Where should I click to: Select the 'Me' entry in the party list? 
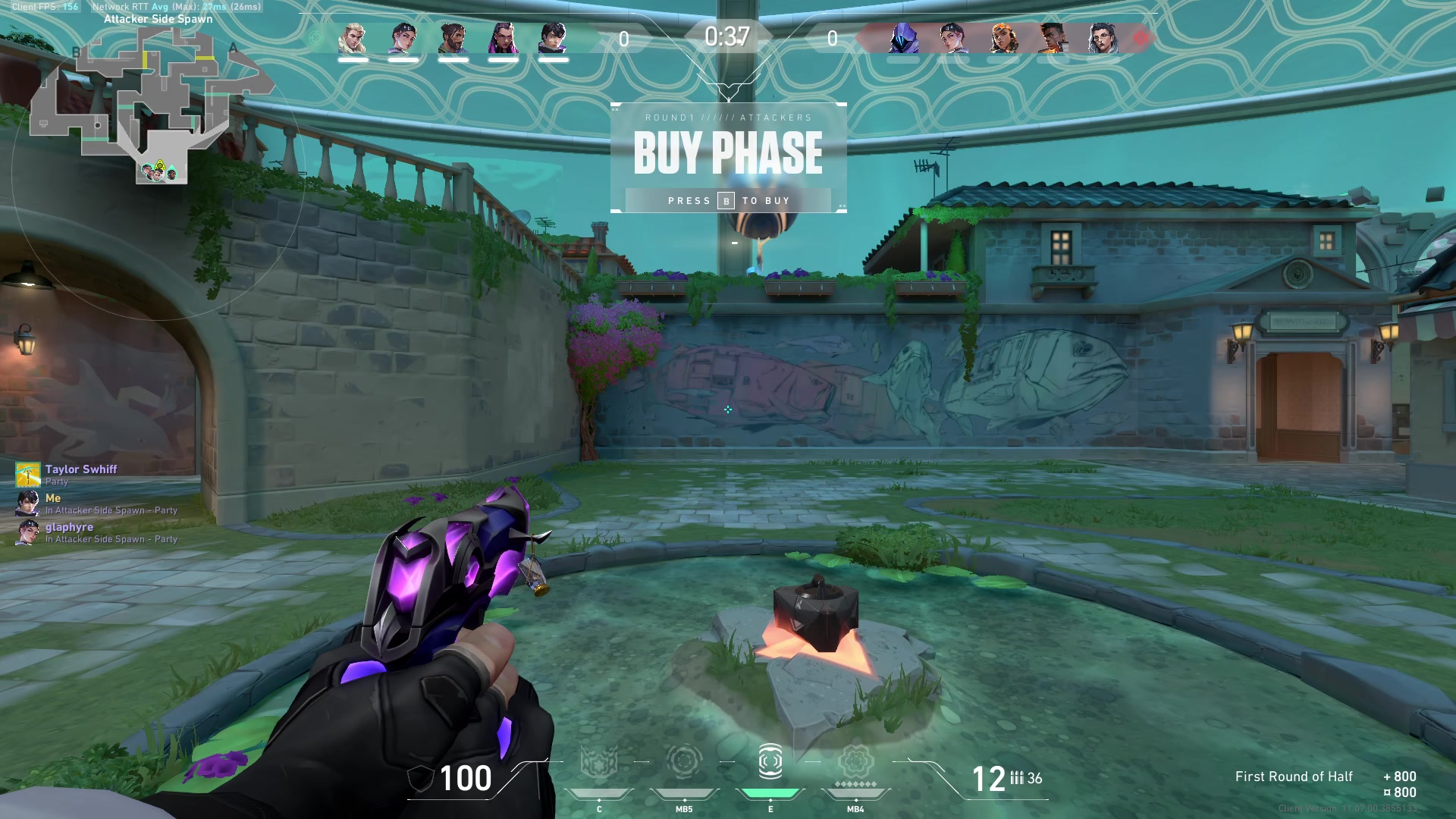coord(53,498)
